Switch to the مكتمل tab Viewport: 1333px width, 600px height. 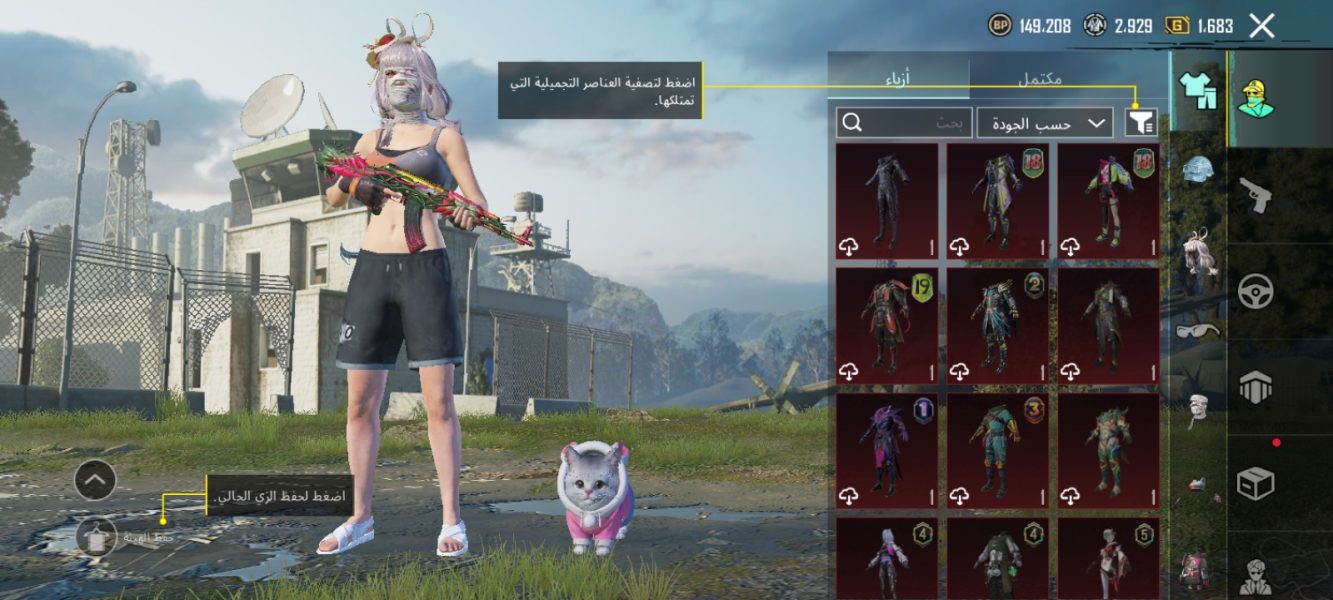[1039, 78]
